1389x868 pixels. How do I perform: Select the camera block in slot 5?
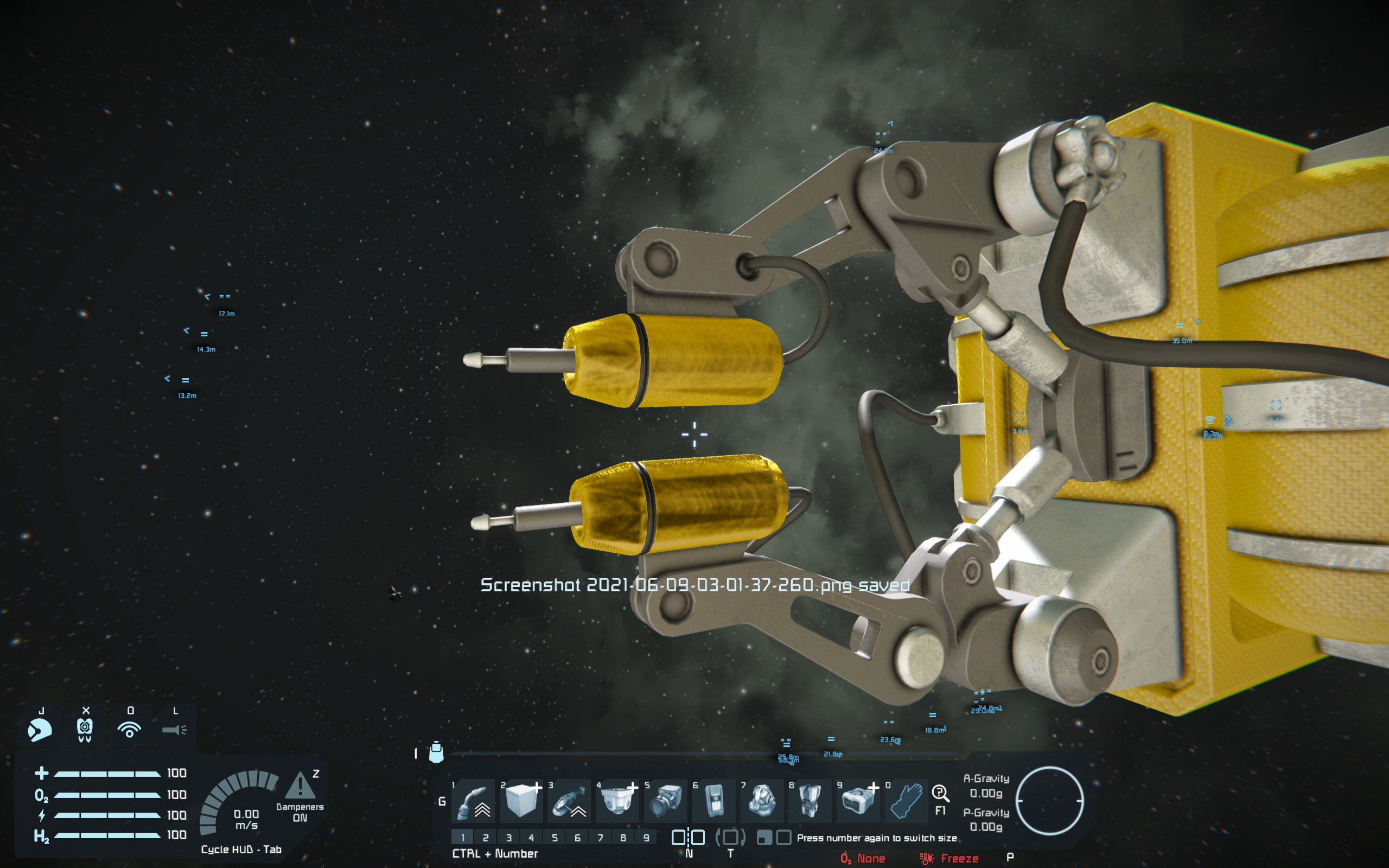[666, 800]
